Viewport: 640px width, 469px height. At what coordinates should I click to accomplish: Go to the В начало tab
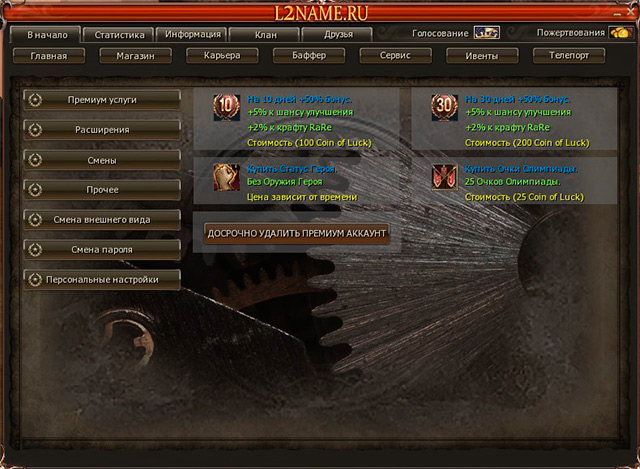(x=46, y=34)
